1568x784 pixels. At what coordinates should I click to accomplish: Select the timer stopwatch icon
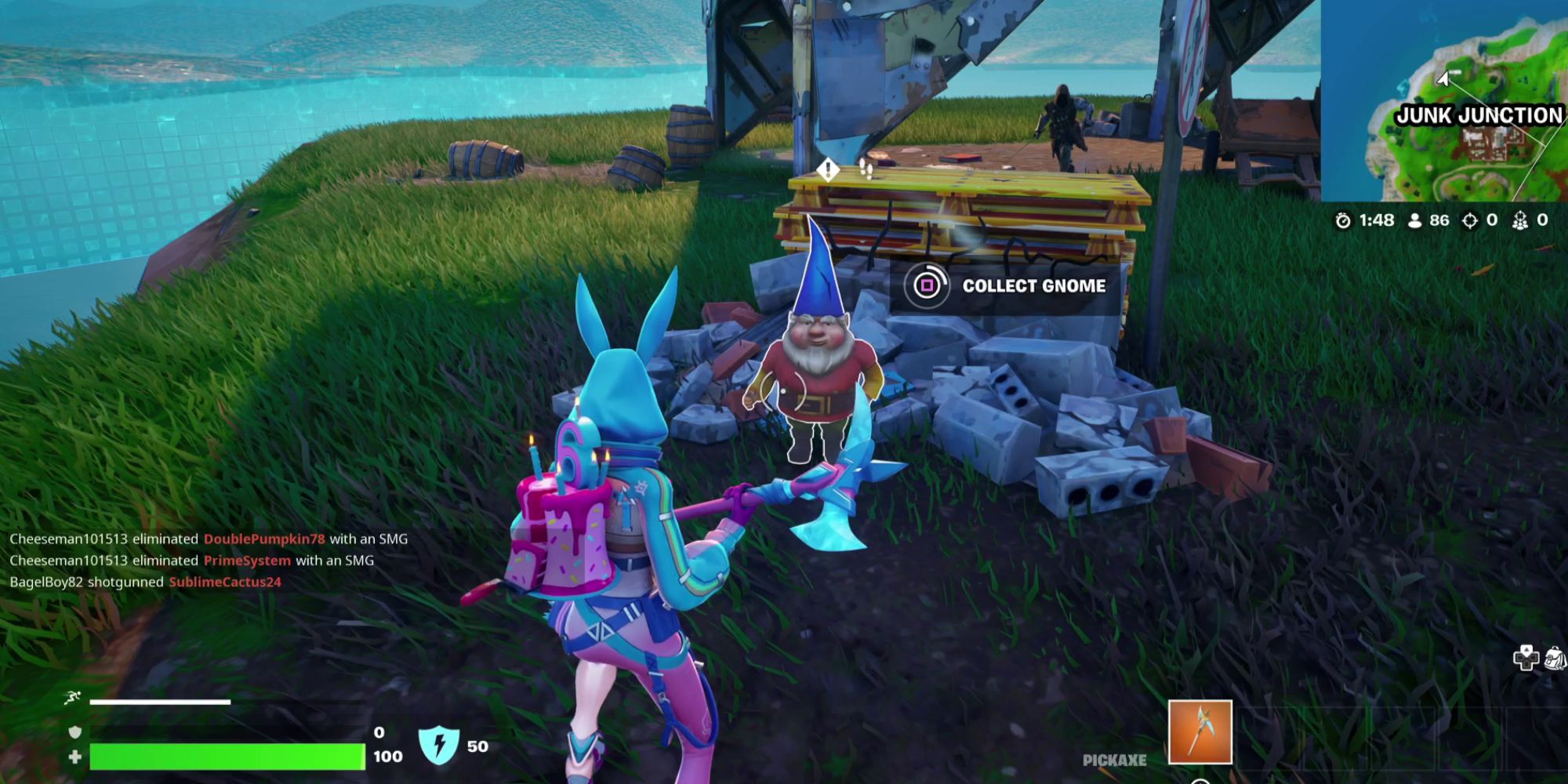(1343, 220)
